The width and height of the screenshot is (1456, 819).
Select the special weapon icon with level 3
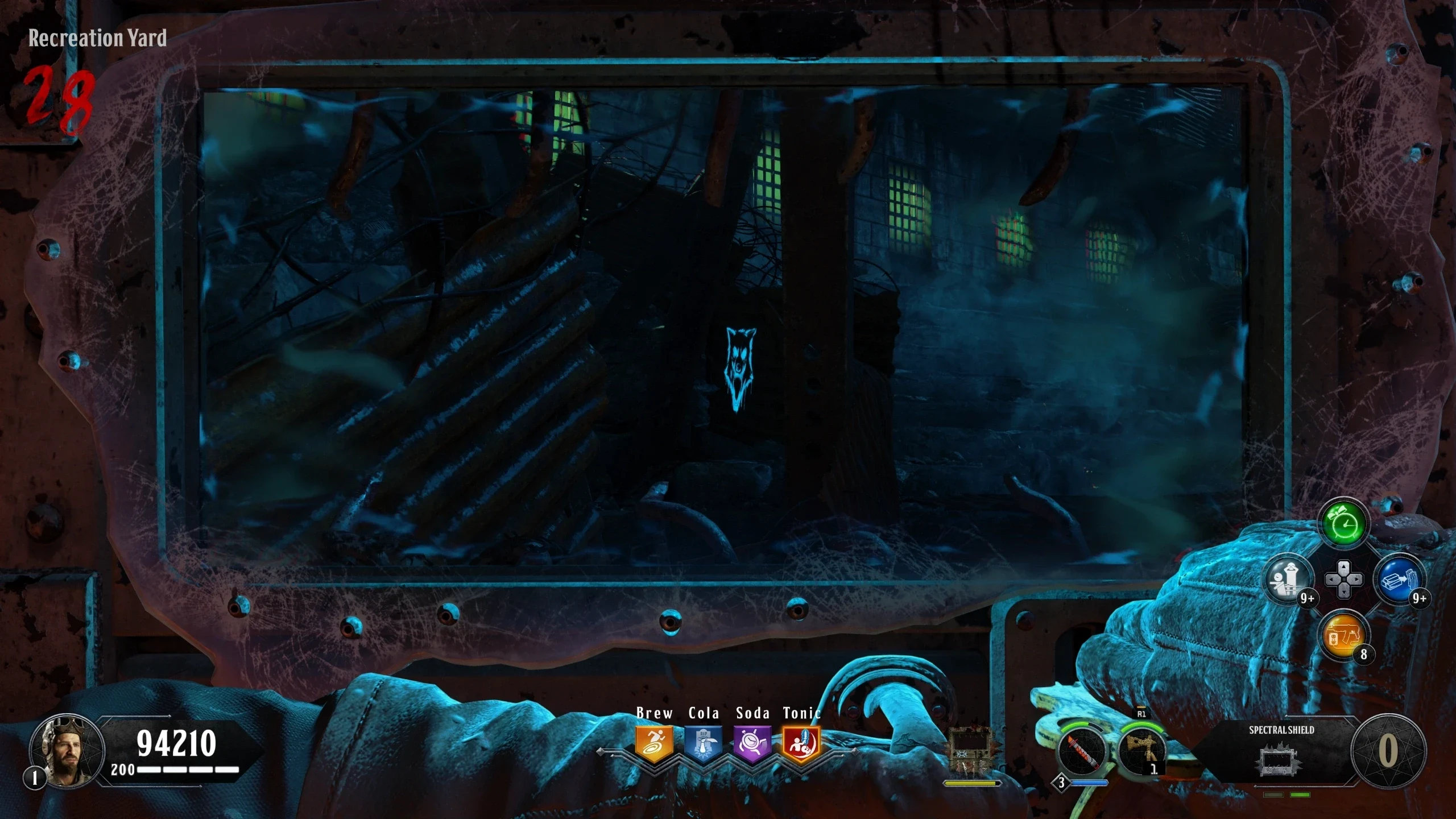point(1081,752)
